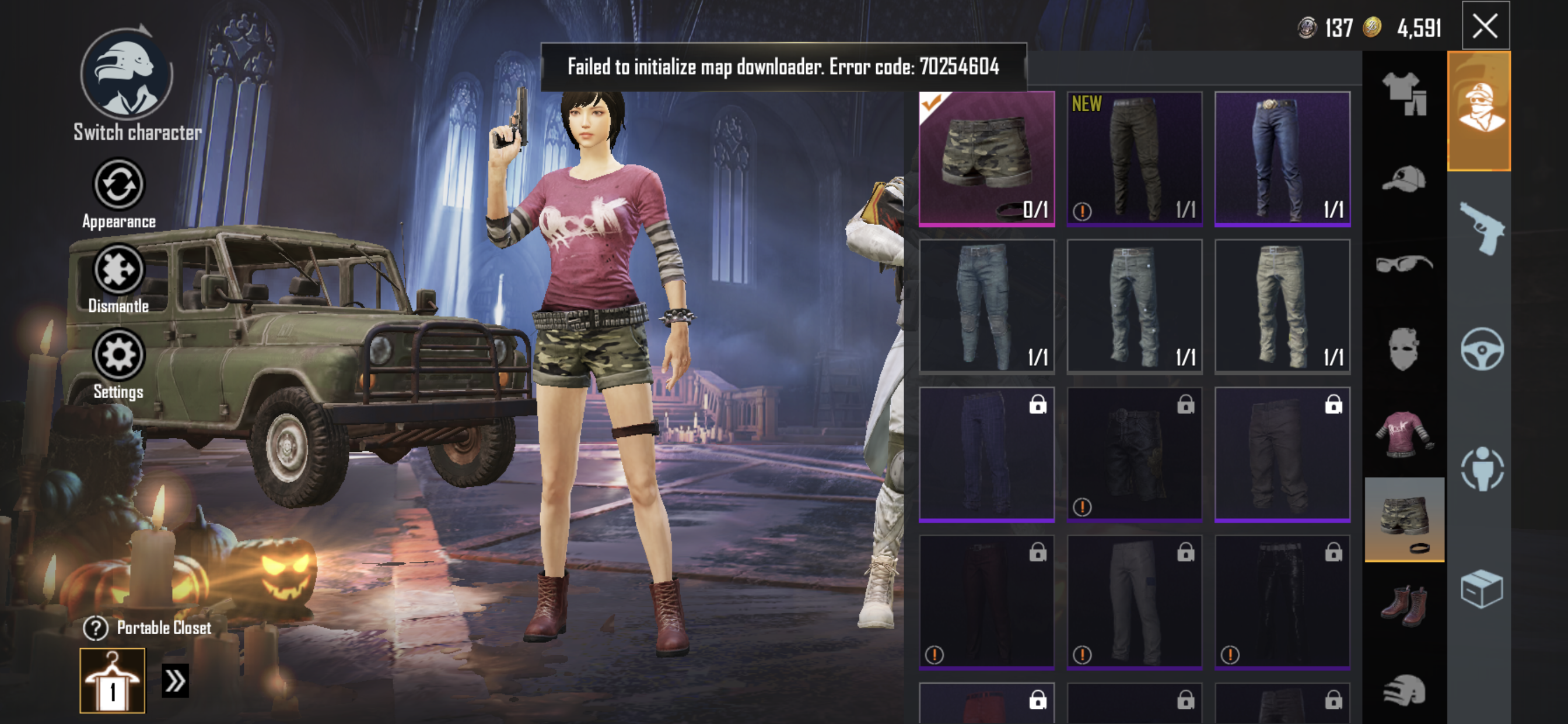This screenshot has height=724, width=1568.
Task: Open inventory Settings gear
Action: tap(118, 354)
